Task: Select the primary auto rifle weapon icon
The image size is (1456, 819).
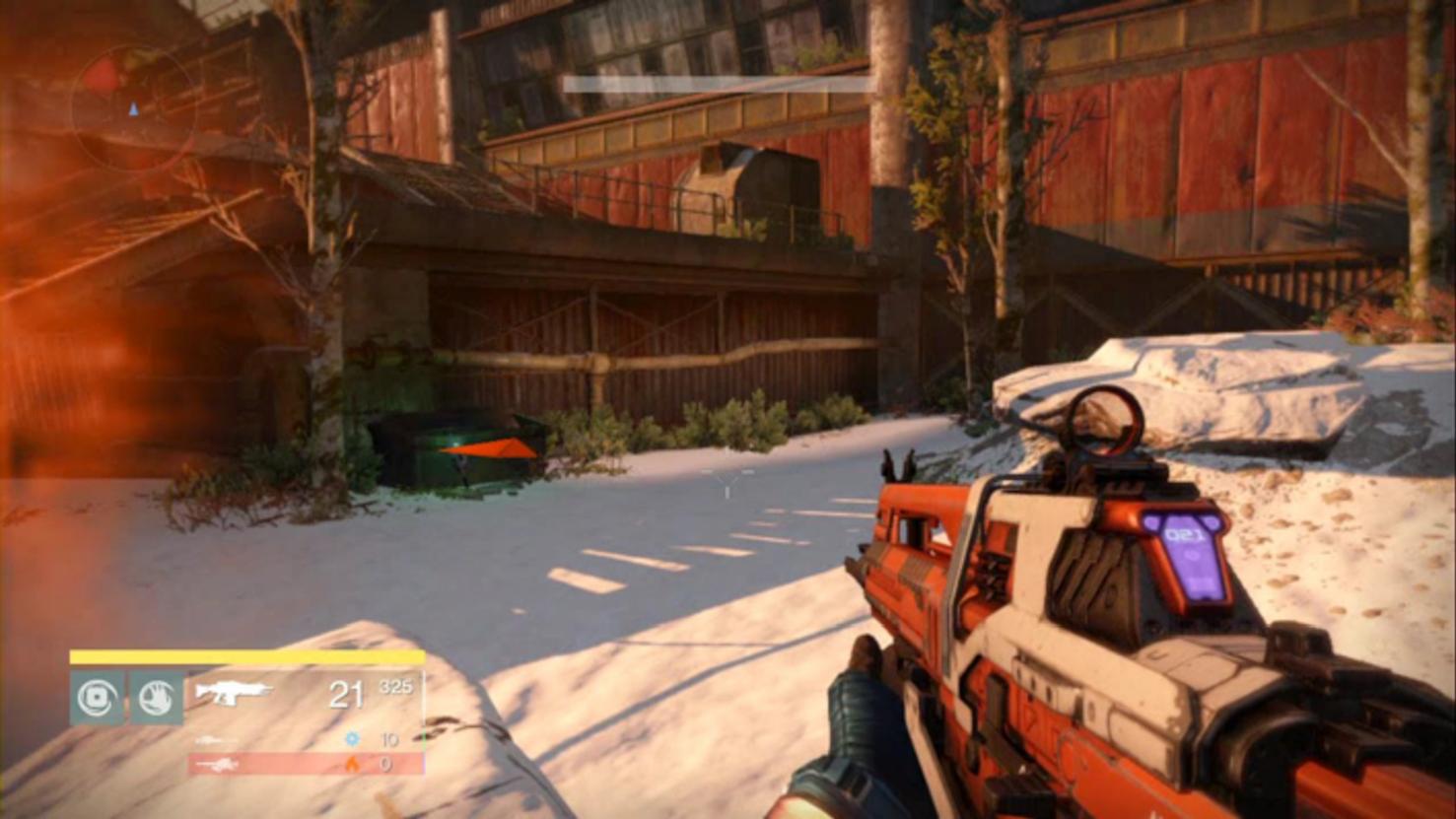Action: click(233, 692)
